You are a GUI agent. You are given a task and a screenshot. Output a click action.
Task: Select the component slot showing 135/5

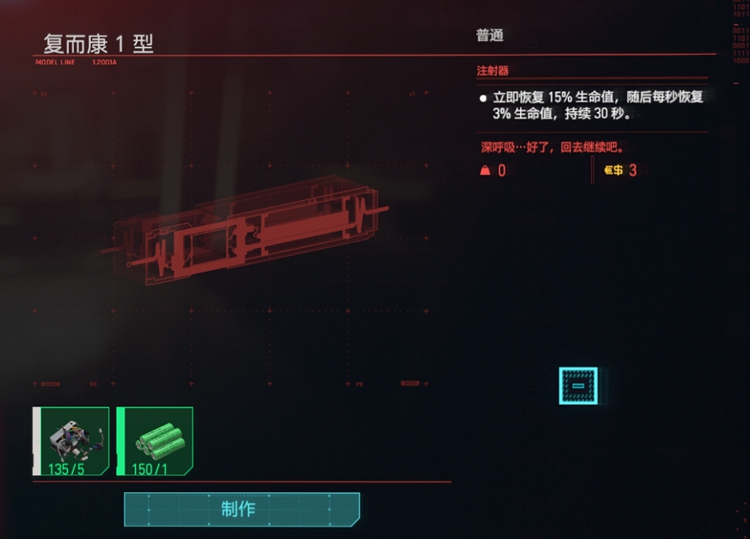pos(72,441)
